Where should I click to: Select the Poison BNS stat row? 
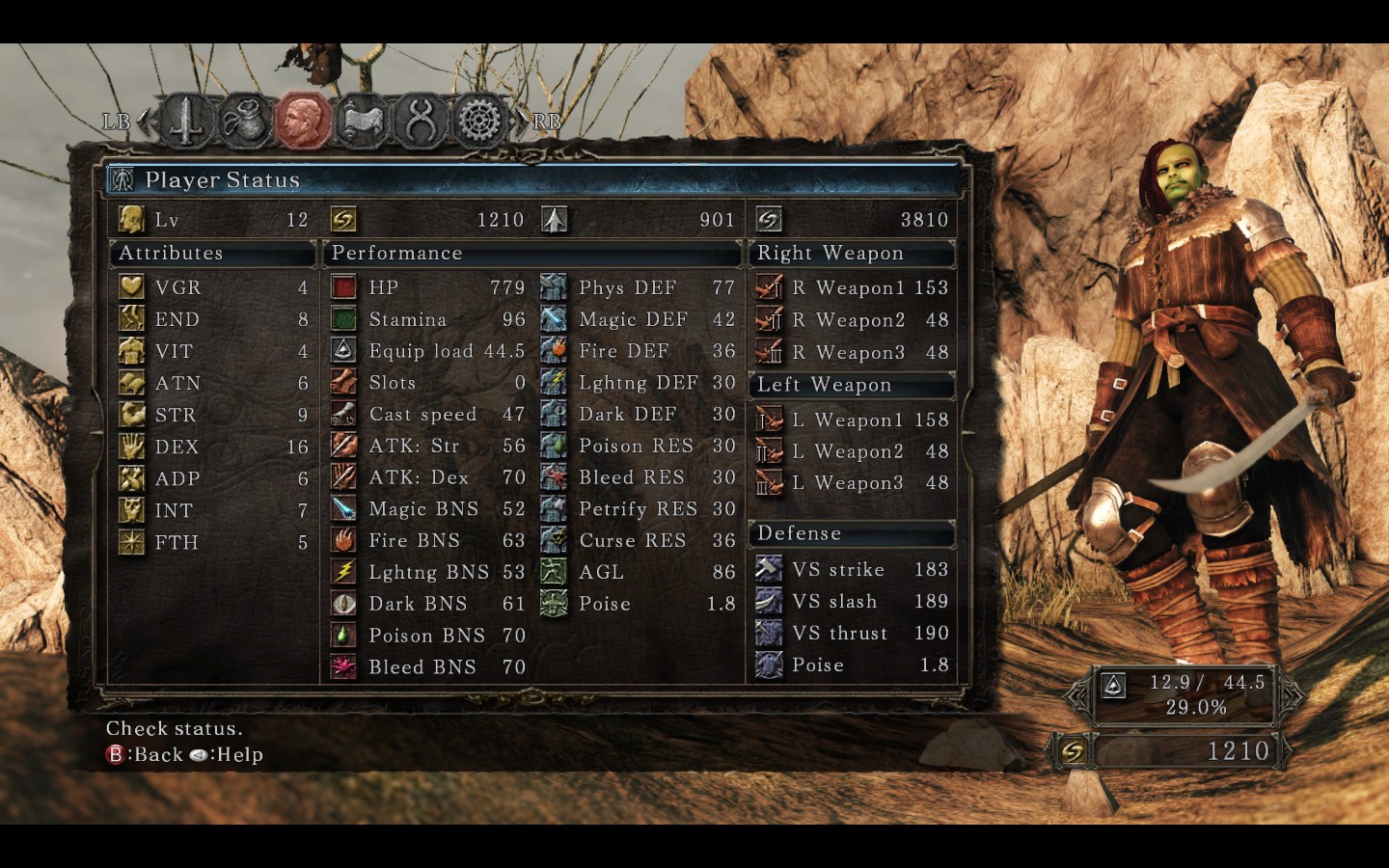[x=427, y=636]
